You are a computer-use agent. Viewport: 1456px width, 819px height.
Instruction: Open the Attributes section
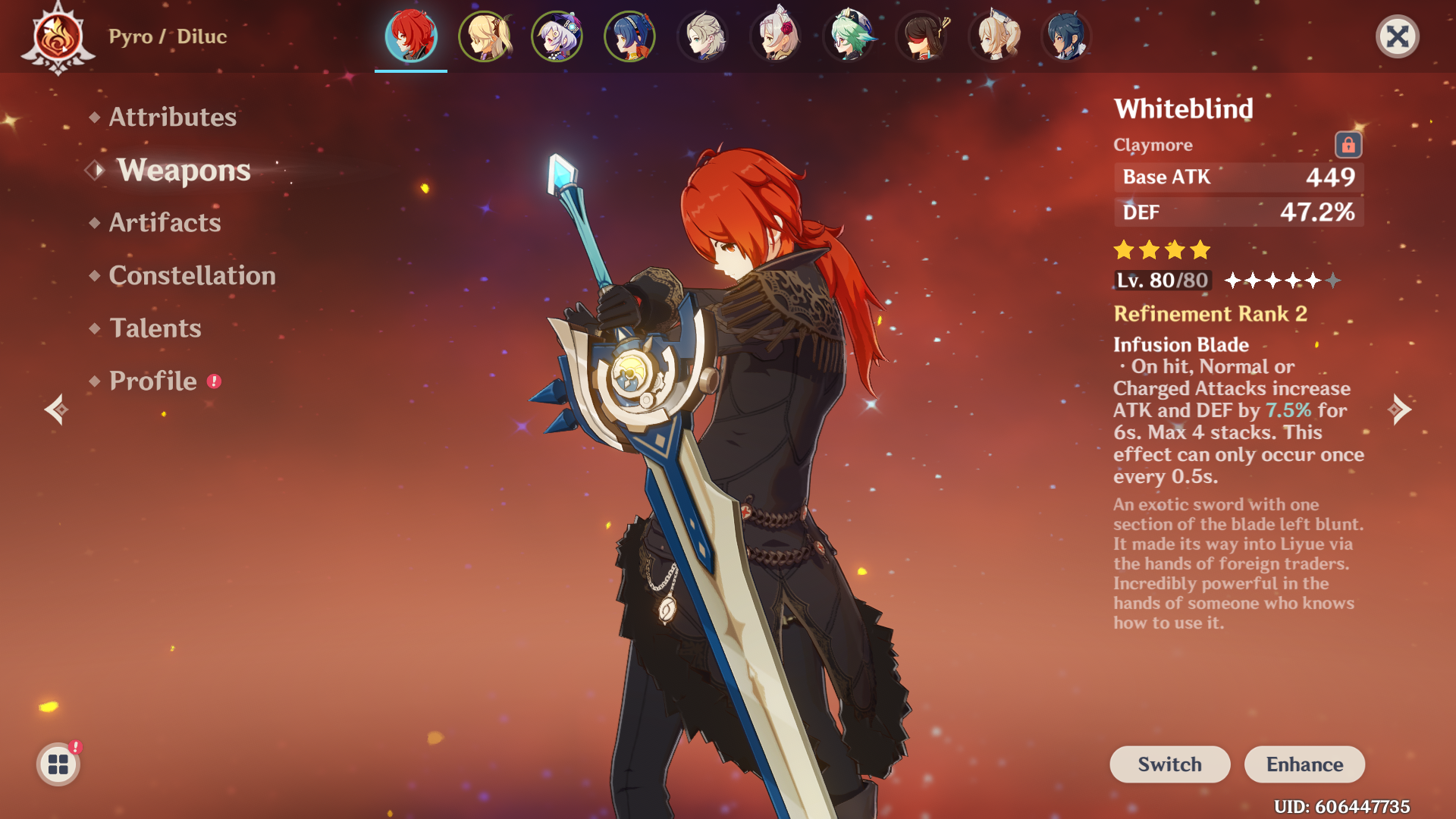(x=172, y=117)
